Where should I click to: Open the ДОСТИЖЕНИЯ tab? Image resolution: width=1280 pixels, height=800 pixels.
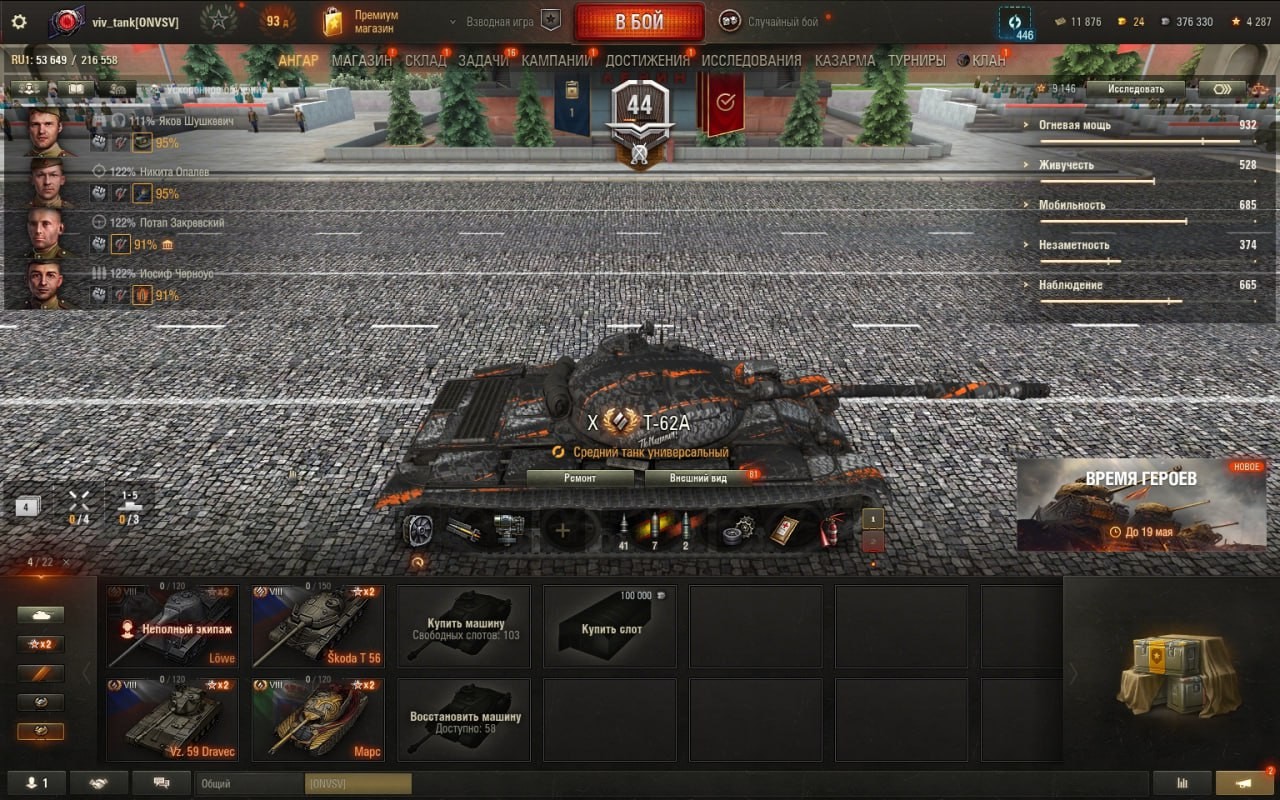[647, 60]
